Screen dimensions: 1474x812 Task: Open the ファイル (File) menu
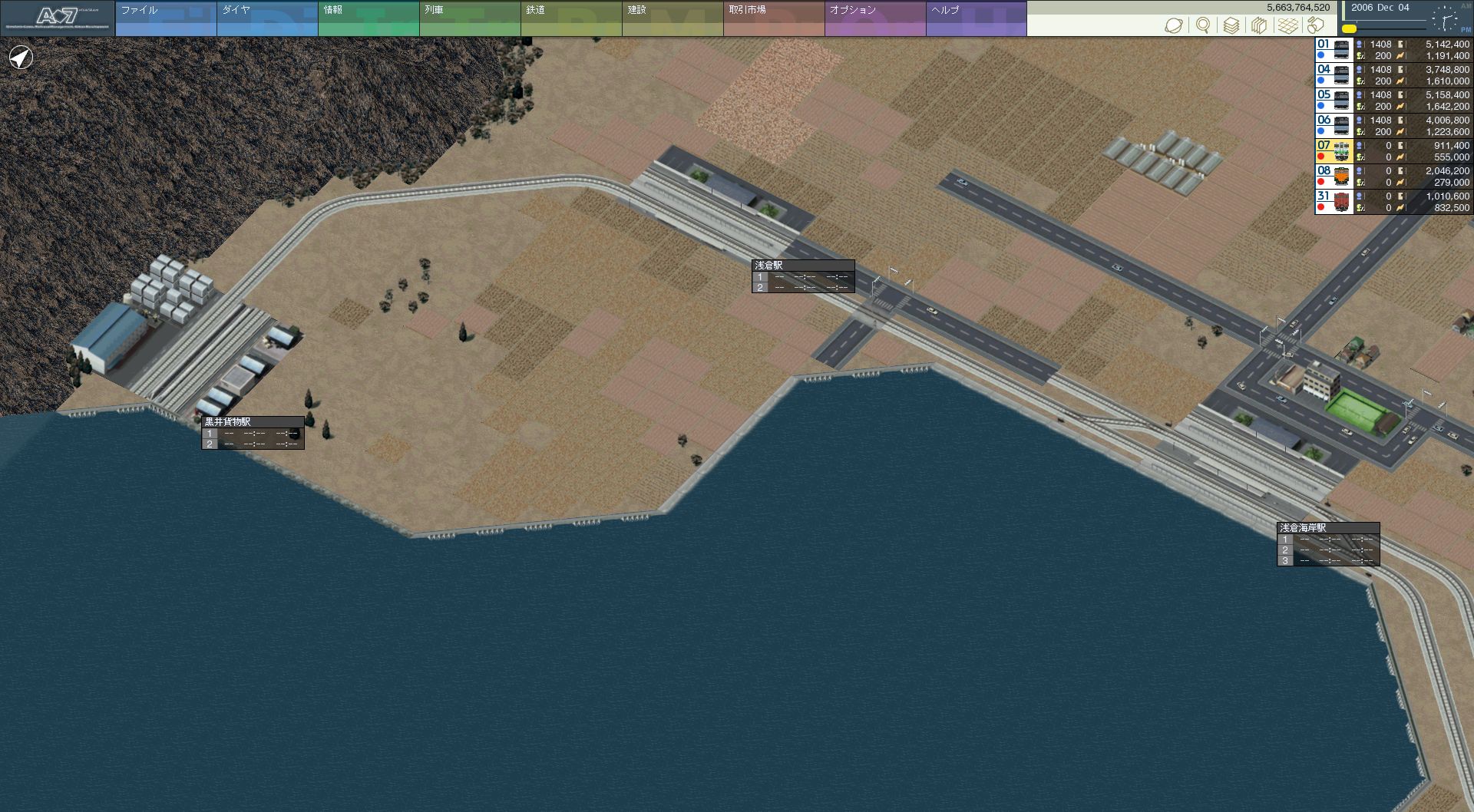pyautogui.click(x=165, y=18)
